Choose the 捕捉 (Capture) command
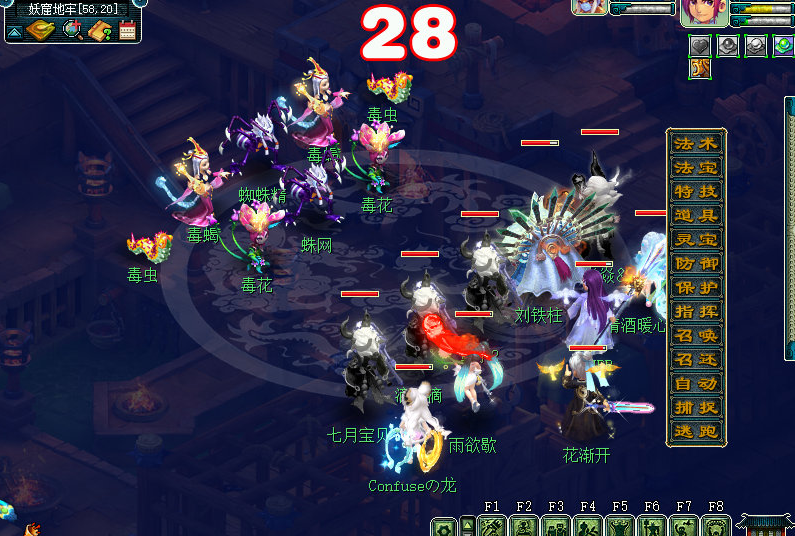795x536 pixels. click(x=696, y=407)
